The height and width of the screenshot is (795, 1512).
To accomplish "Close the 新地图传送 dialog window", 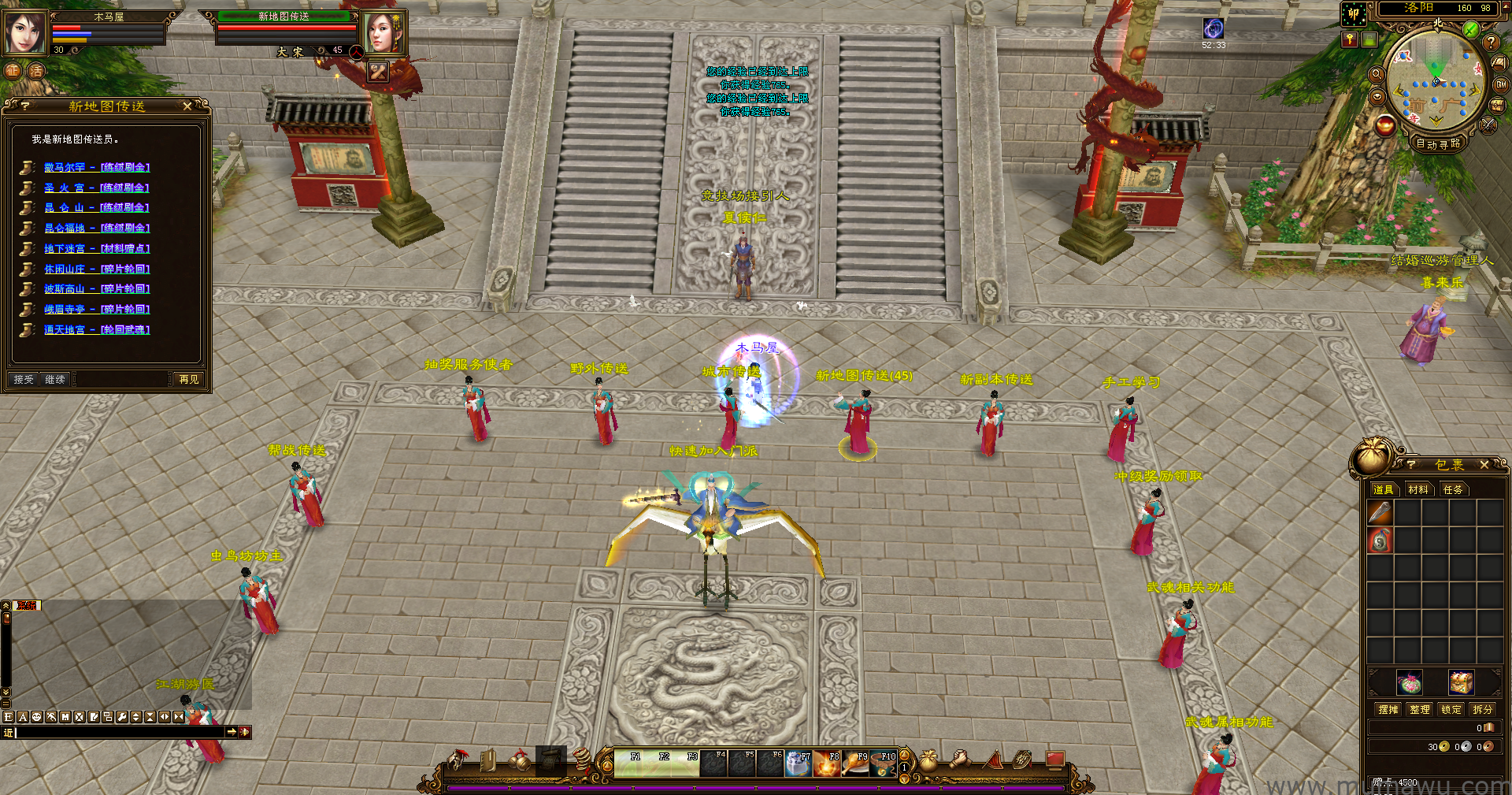I will pos(187,106).
